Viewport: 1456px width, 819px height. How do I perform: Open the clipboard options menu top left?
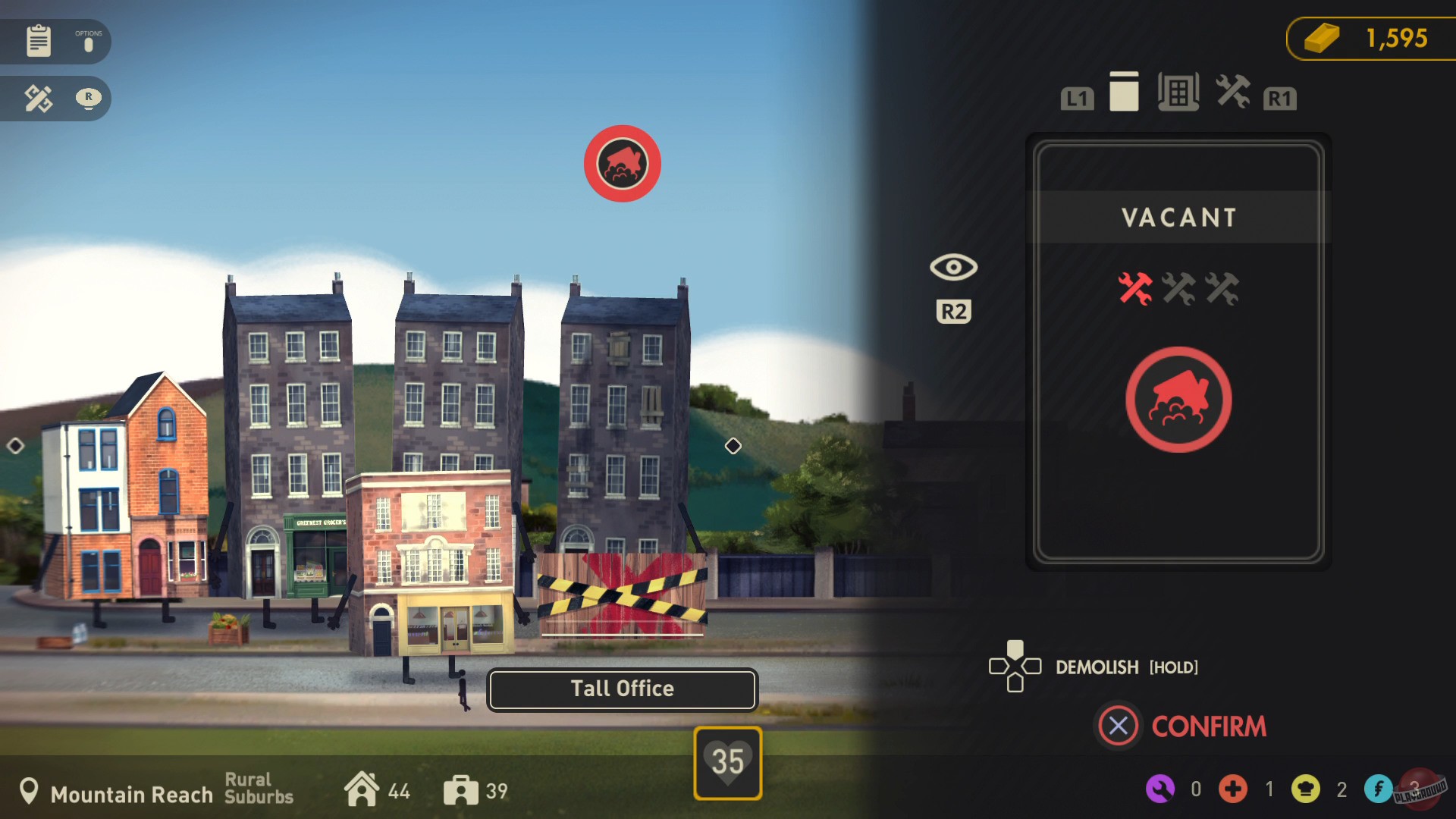36,41
